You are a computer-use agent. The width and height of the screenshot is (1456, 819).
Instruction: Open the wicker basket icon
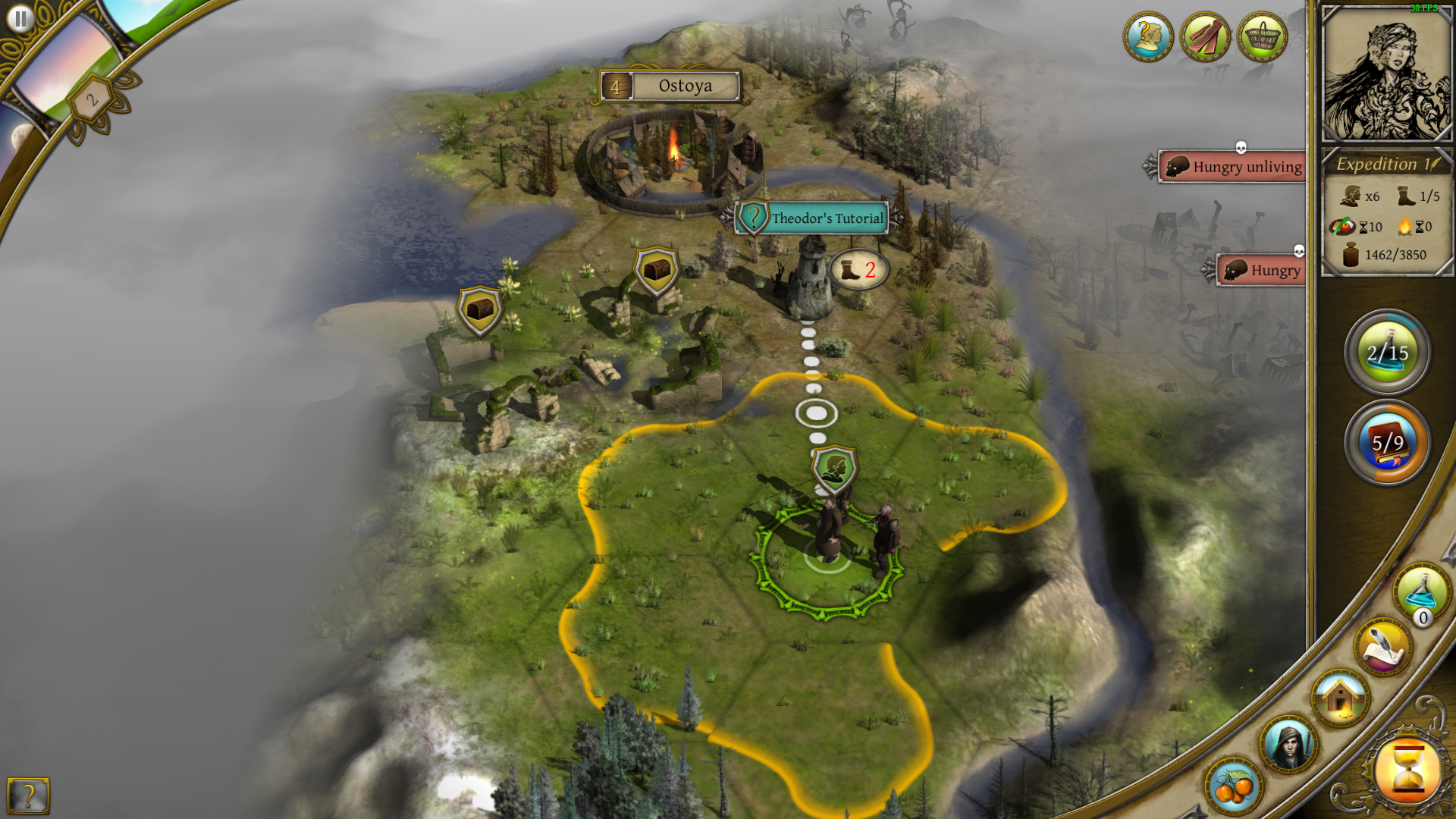pos(1262,36)
